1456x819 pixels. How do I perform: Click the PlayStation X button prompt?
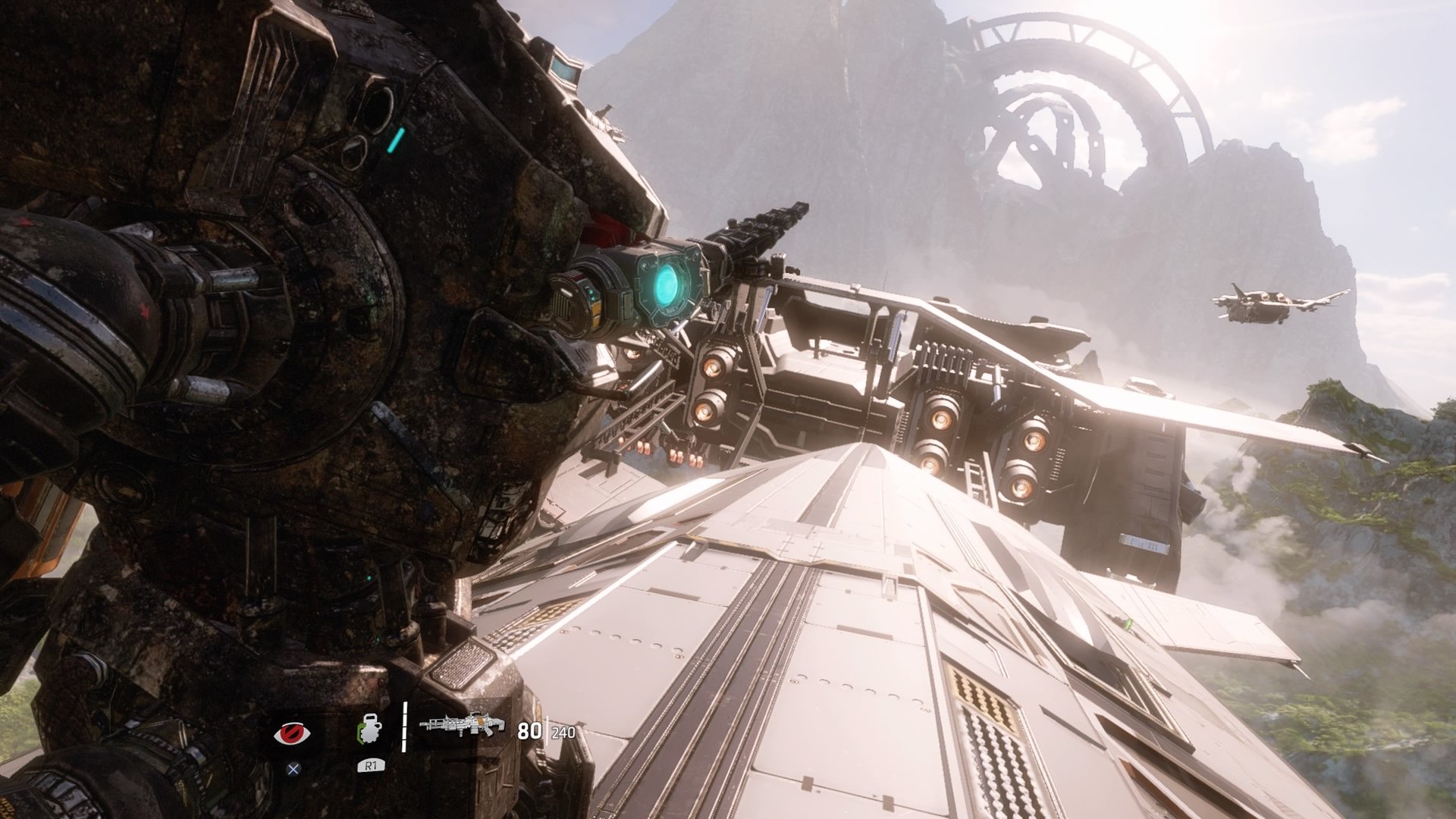[294, 769]
